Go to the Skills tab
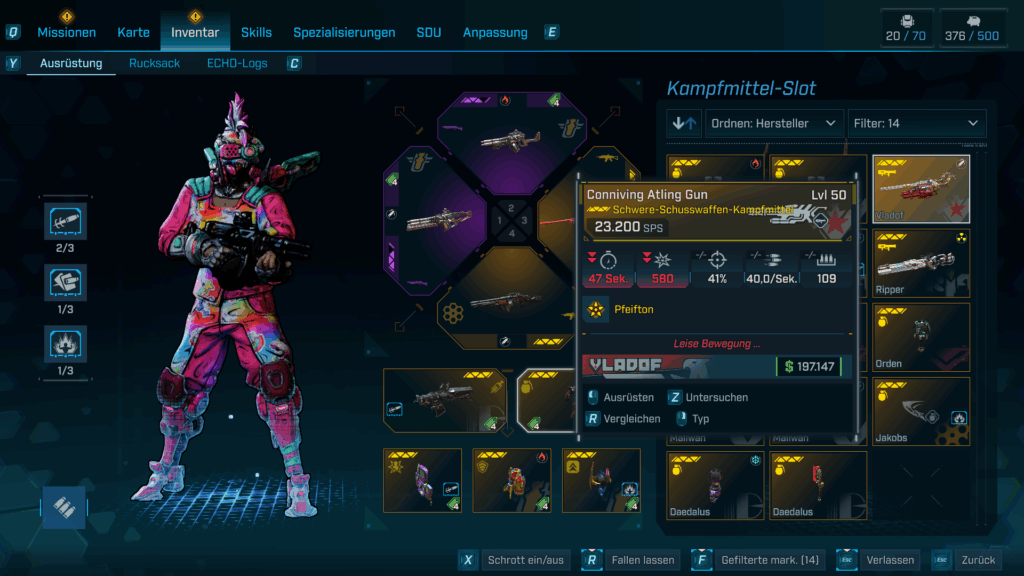Screen dimensions: 1024x576 tap(256, 32)
